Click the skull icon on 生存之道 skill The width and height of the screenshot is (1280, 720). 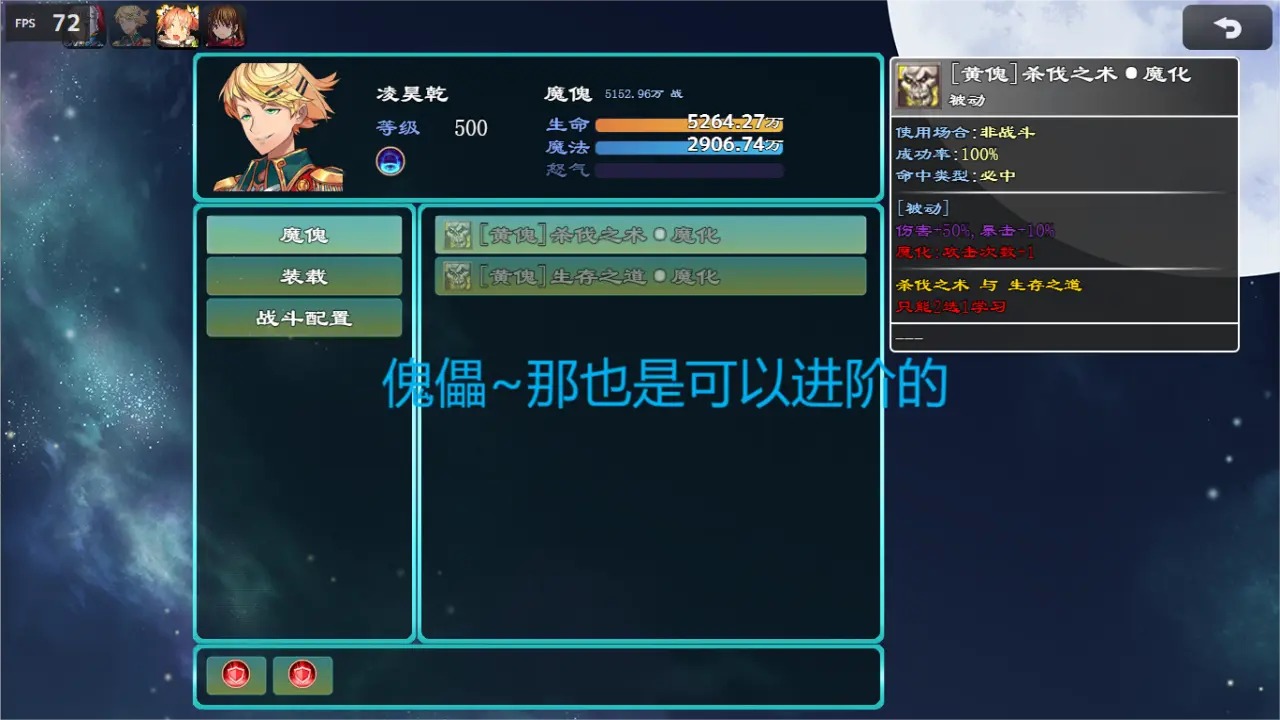point(456,276)
